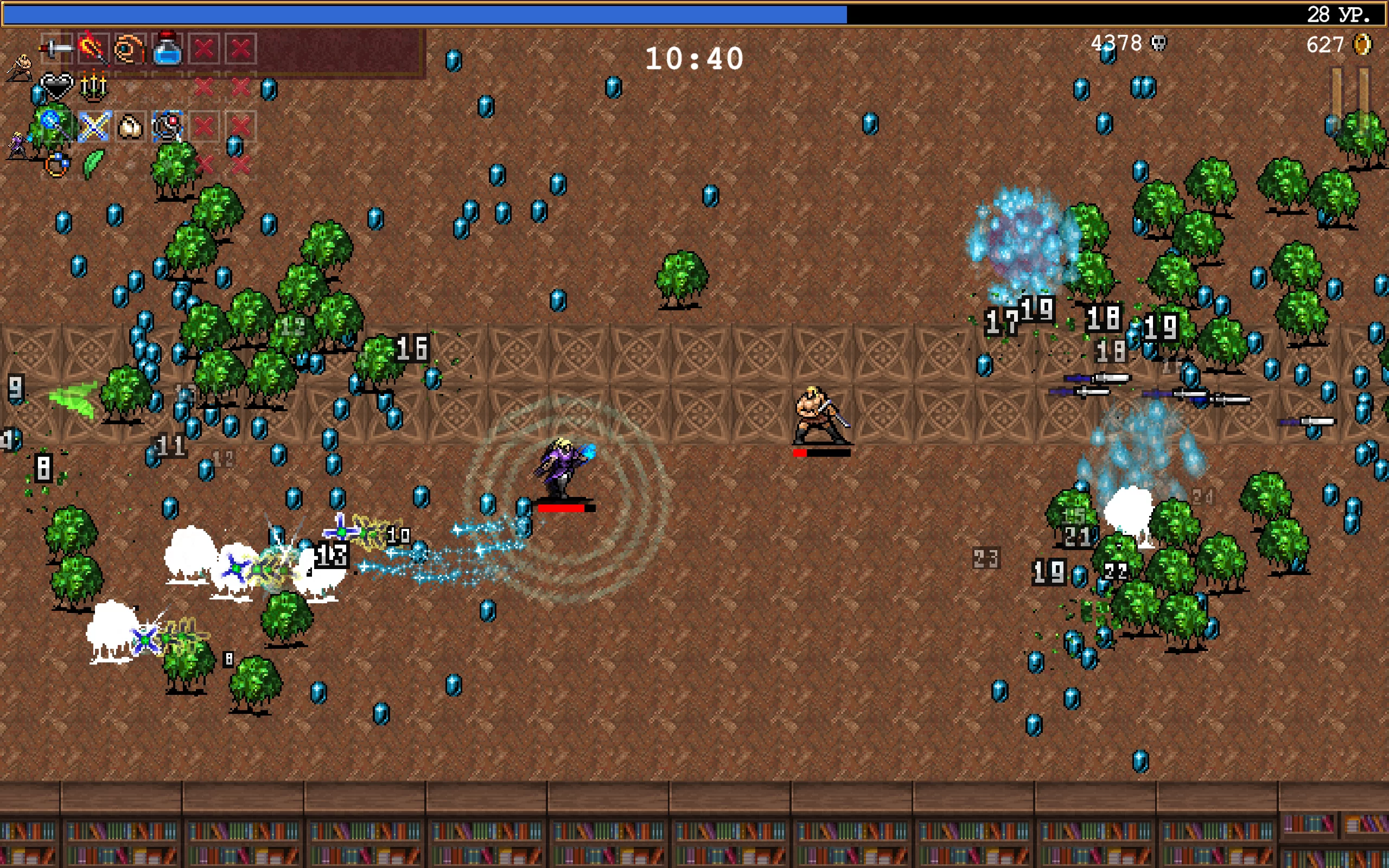1389x868 pixels.
Task: Select the blue-gem ring passive item
Action: [x=56, y=165]
